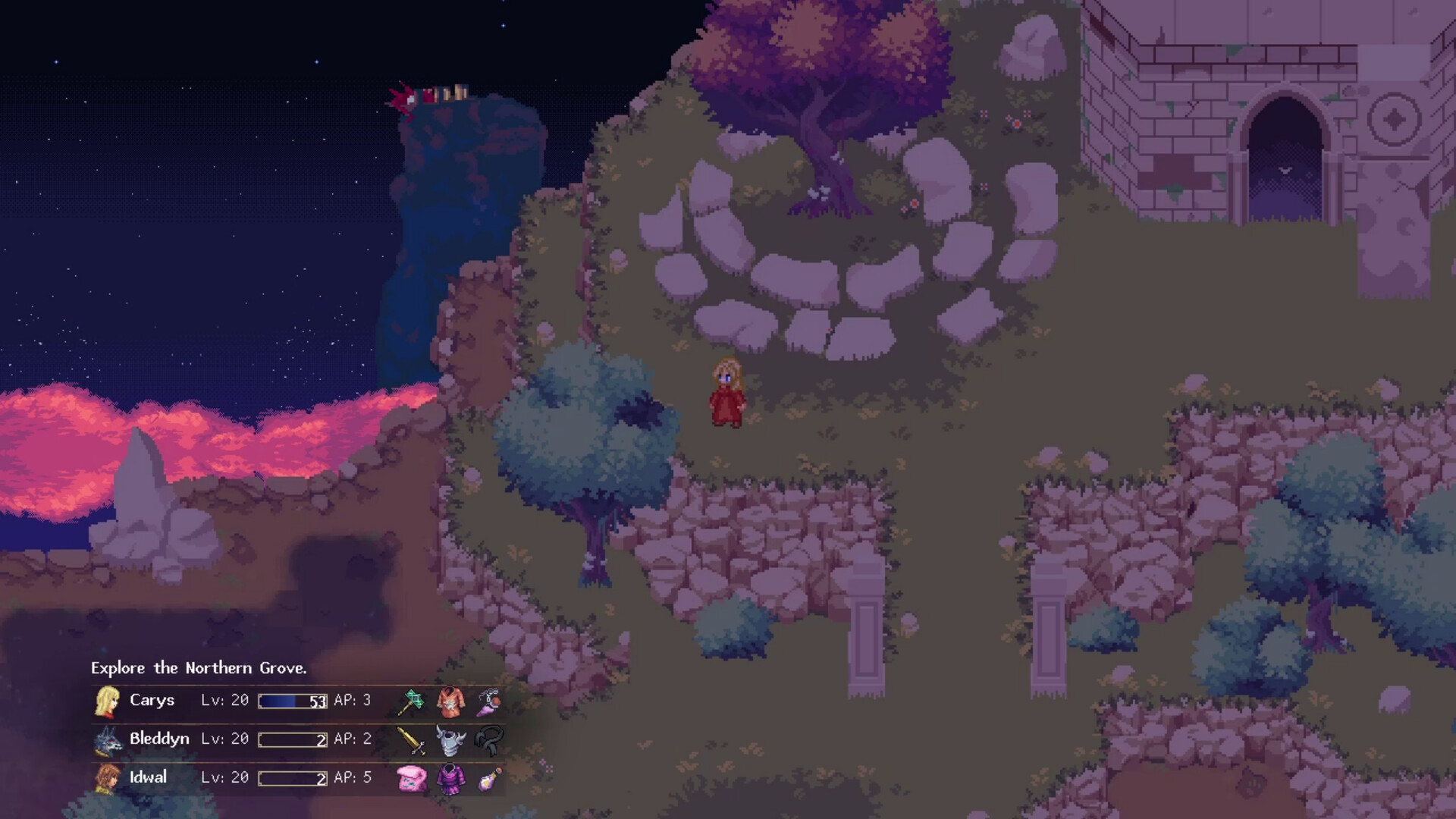Select the Explore the Northern Grove objective
This screenshot has width=1456, height=819.
199,668
